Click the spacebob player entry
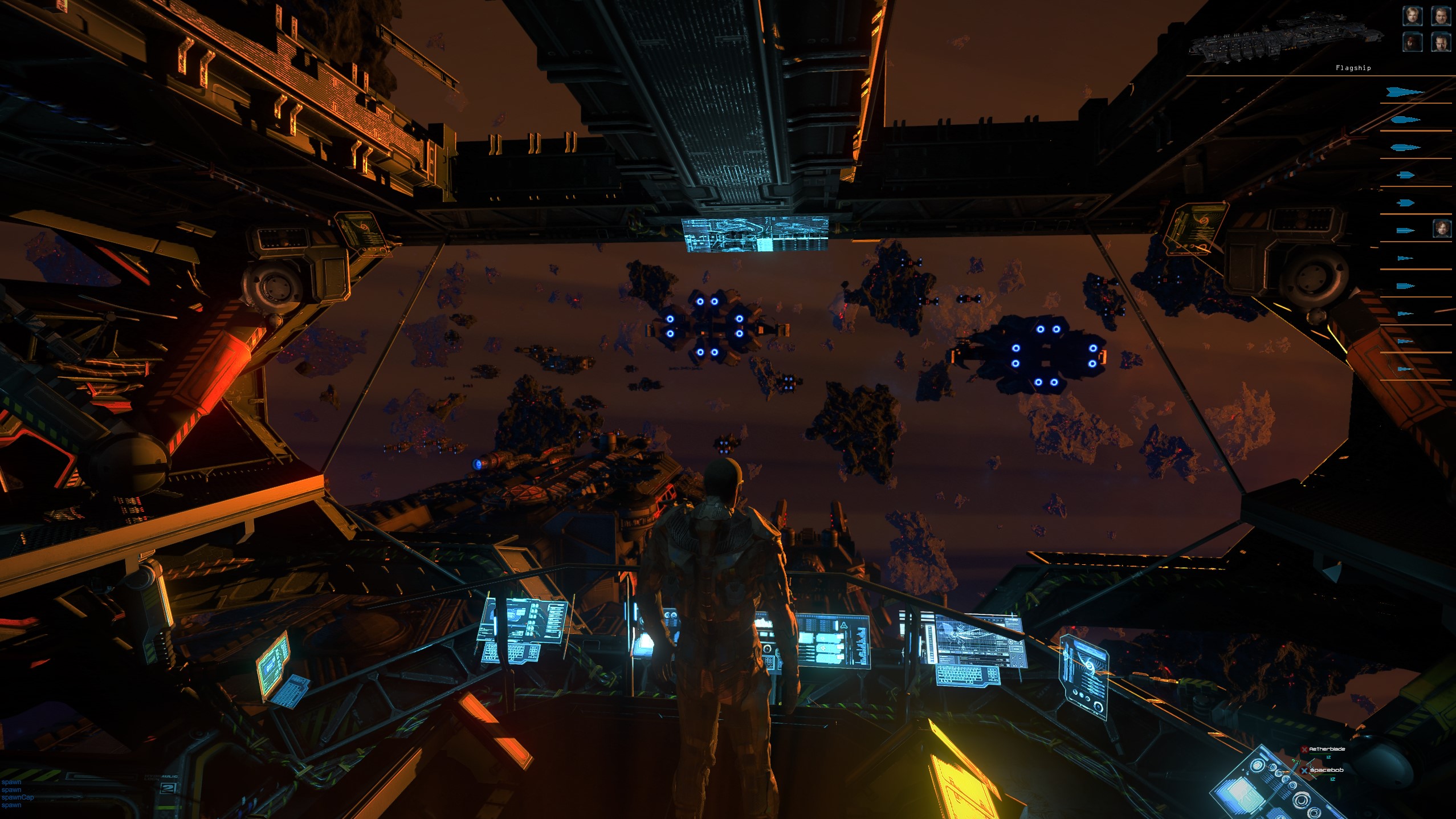 click(1327, 770)
